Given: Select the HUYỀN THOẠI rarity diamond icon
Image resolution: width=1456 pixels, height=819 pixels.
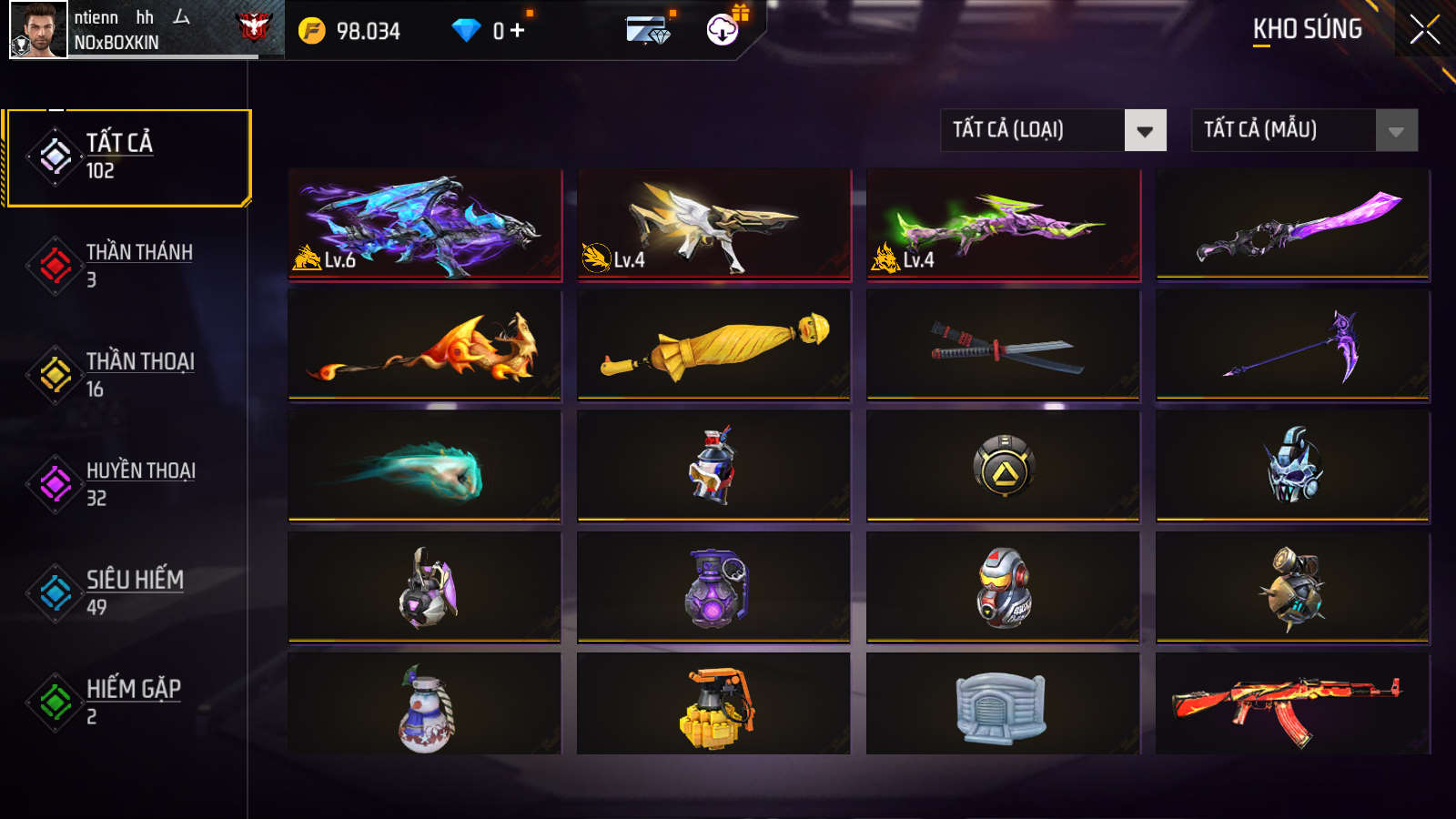Looking at the screenshot, I should tap(54, 485).
